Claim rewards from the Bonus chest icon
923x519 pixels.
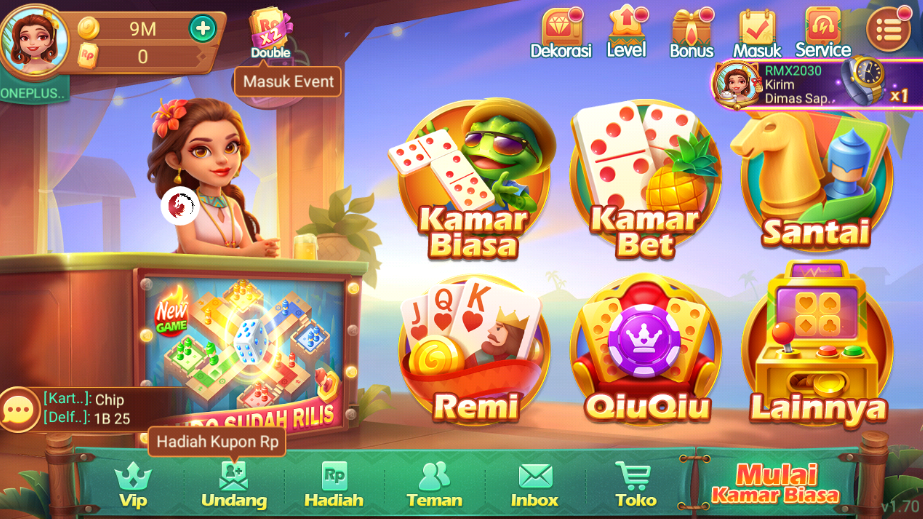coord(691,32)
